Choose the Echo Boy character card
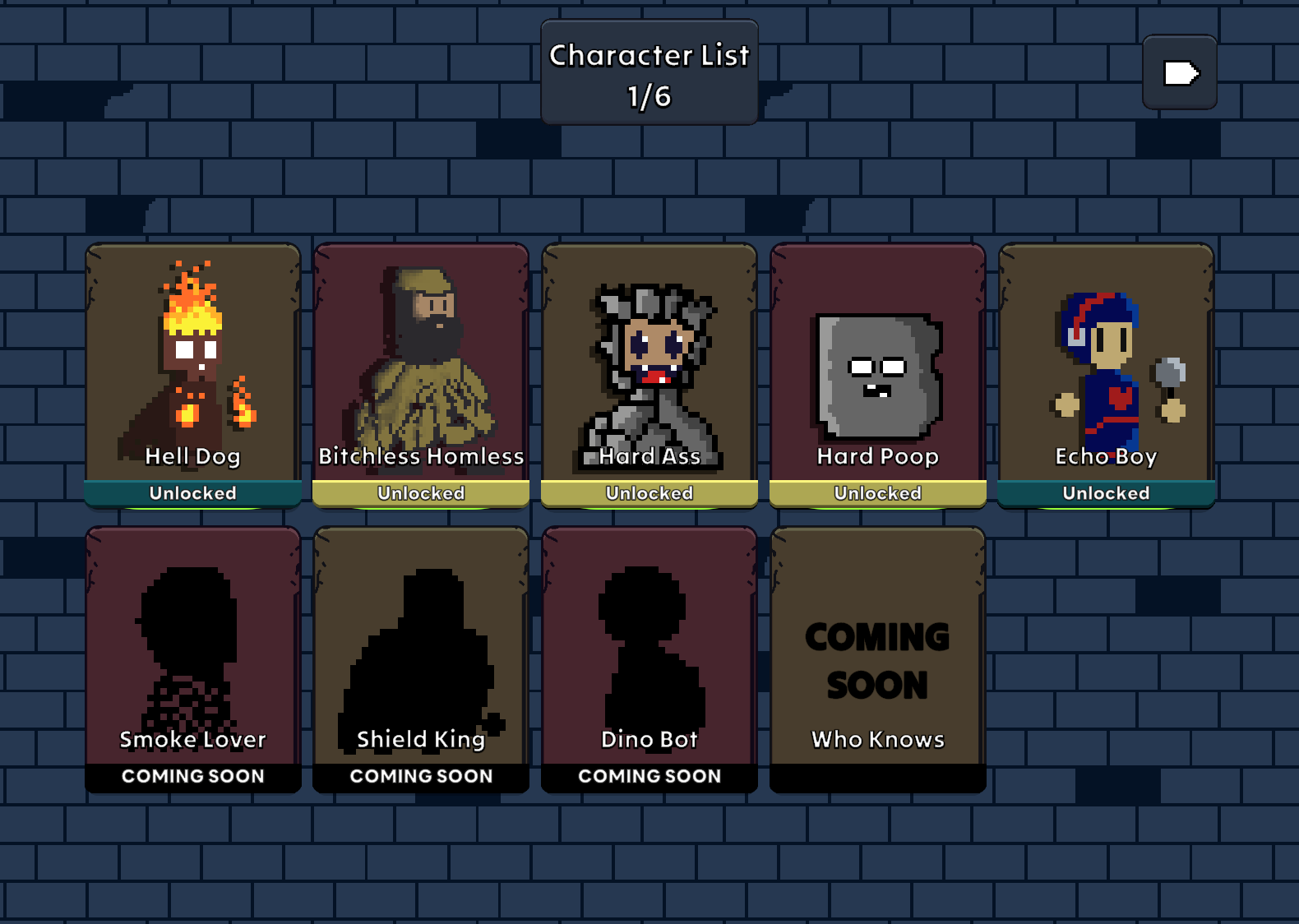Viewport: 1299px width, 924px height. (1106, 375)
